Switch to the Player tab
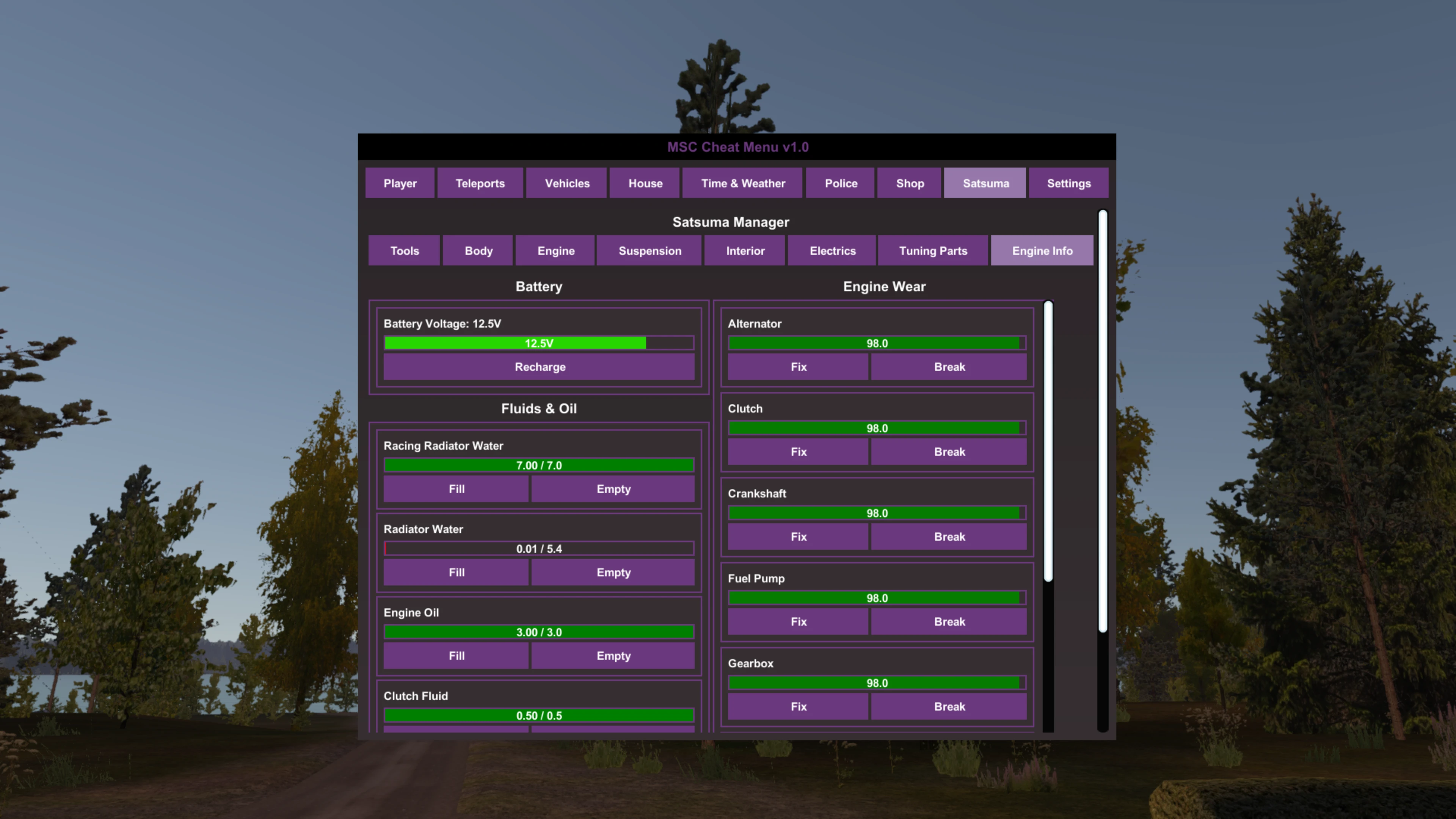The image size is (1456, 819). point(400,182)
